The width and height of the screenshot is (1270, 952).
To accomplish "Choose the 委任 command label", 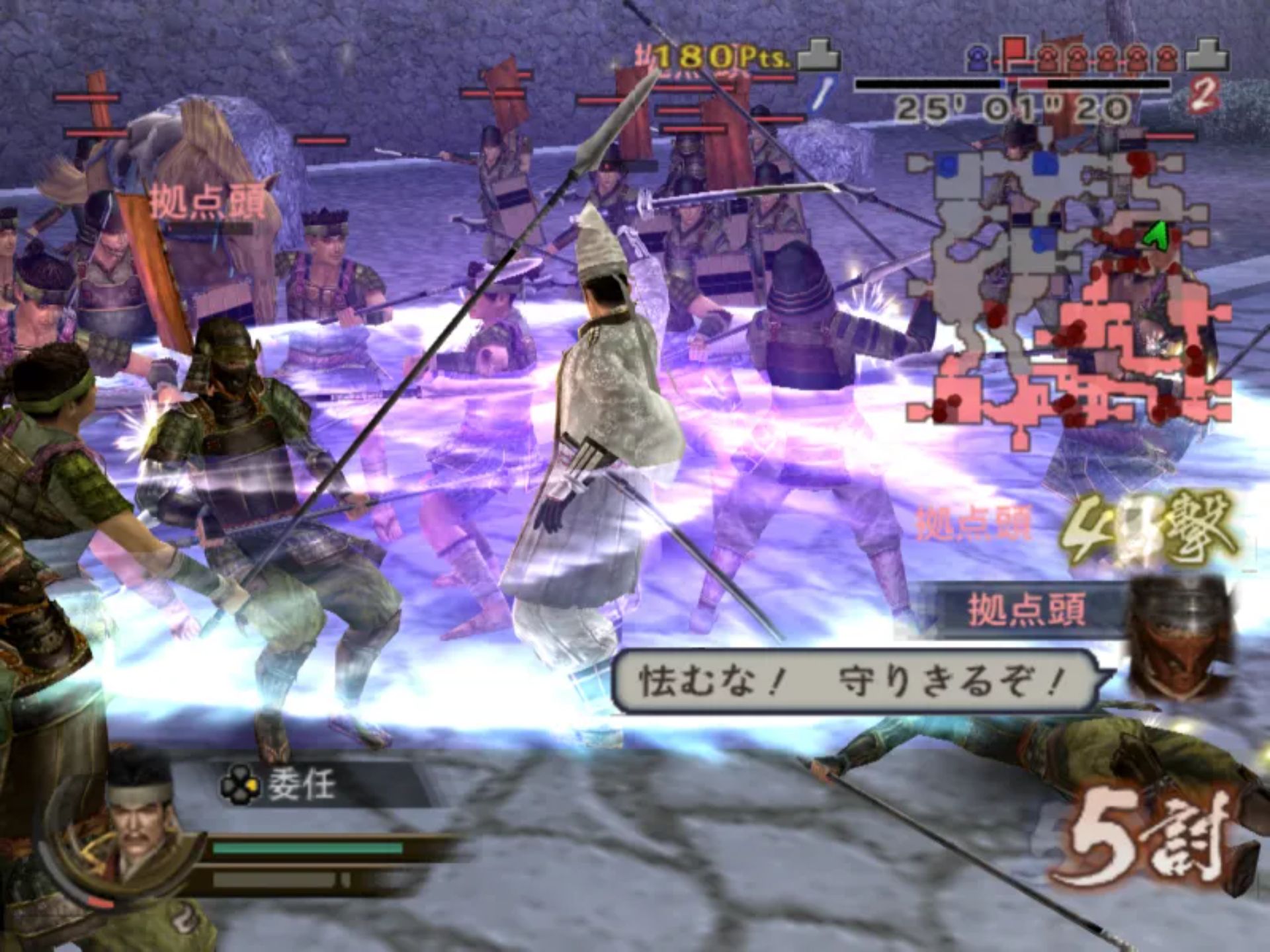I will click(302, 785).
